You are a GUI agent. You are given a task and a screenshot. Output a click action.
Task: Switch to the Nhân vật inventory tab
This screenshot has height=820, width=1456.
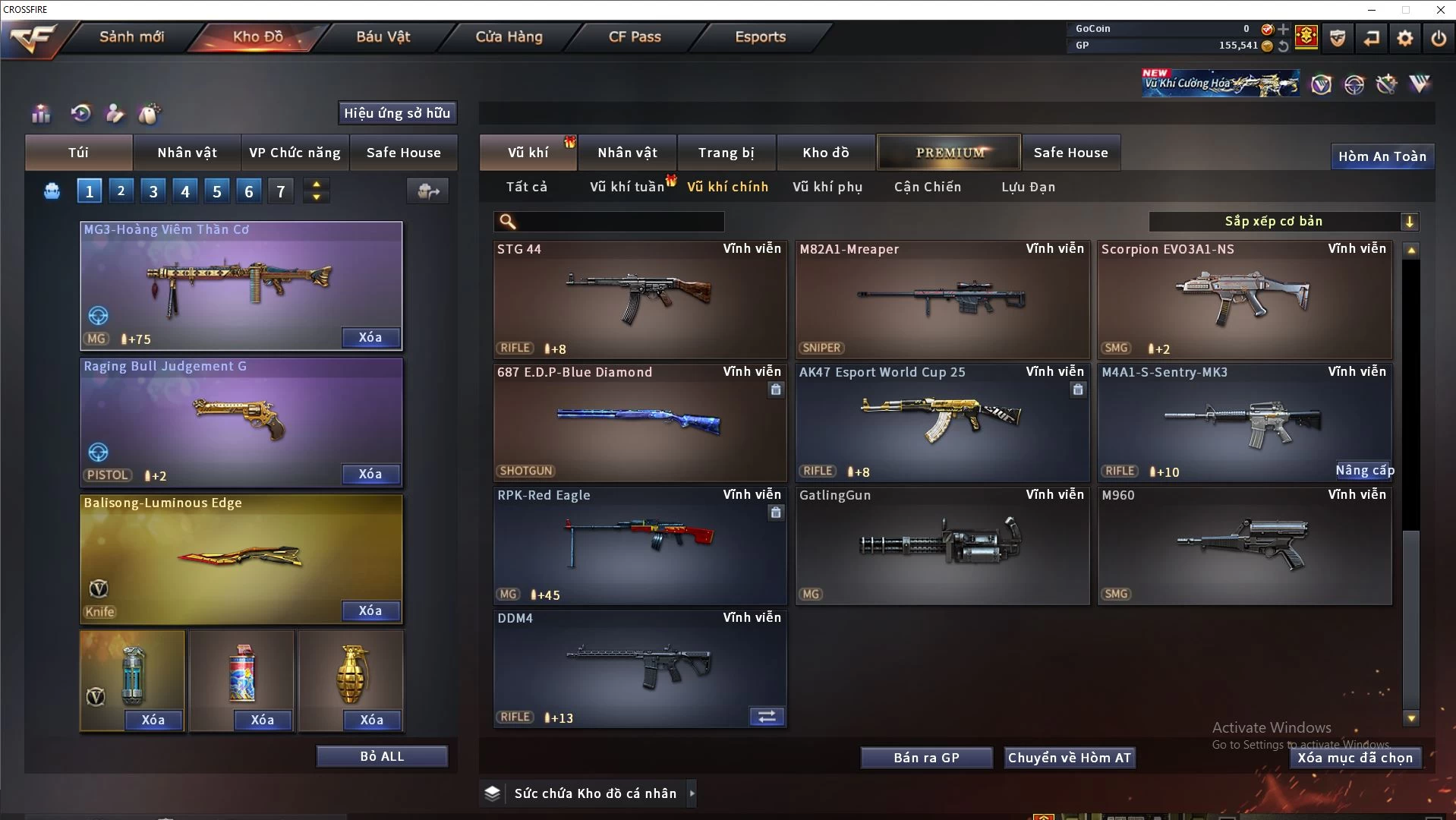(x=627, y=153)
